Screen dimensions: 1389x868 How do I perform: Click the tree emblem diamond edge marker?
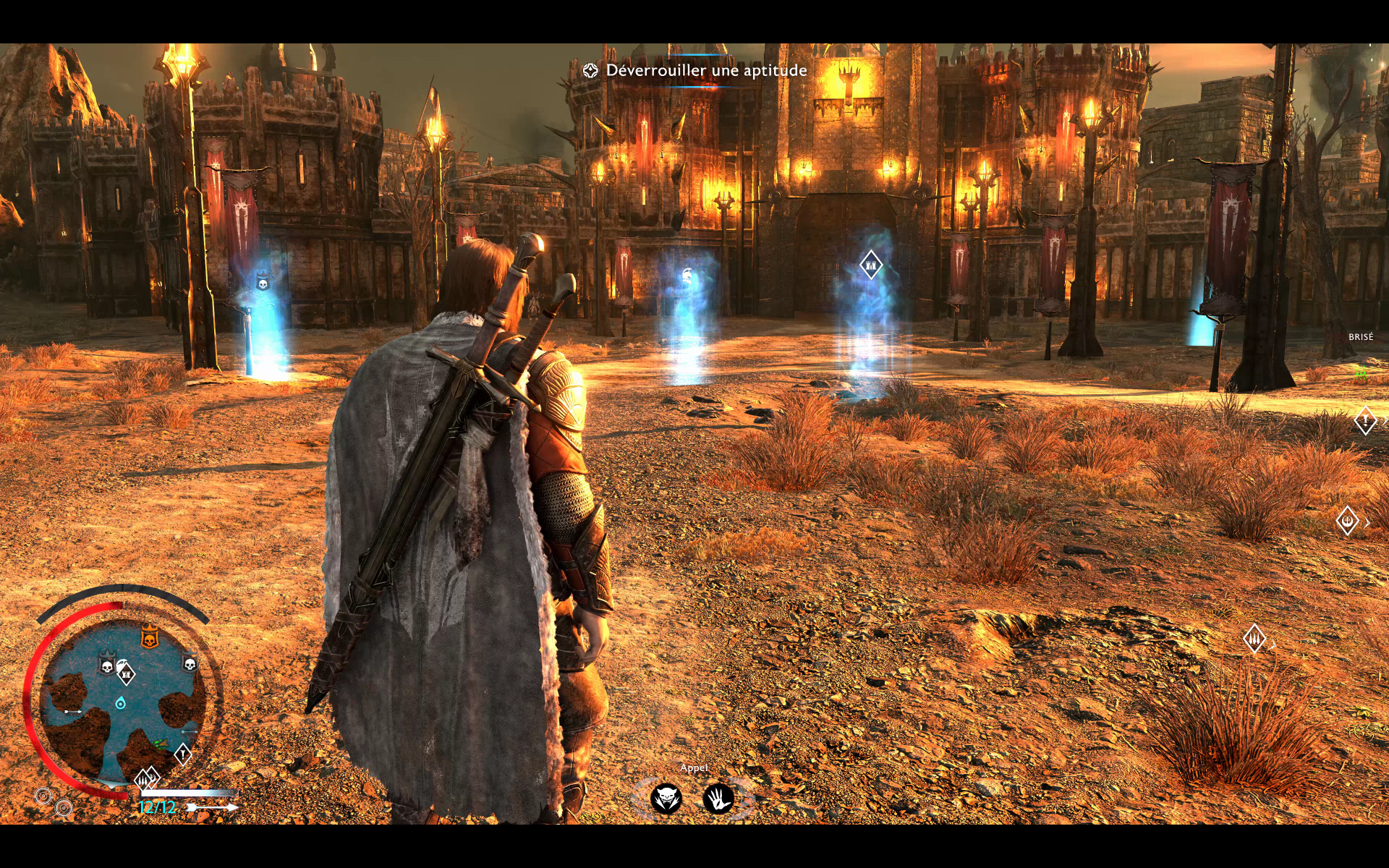[1347, 521]
